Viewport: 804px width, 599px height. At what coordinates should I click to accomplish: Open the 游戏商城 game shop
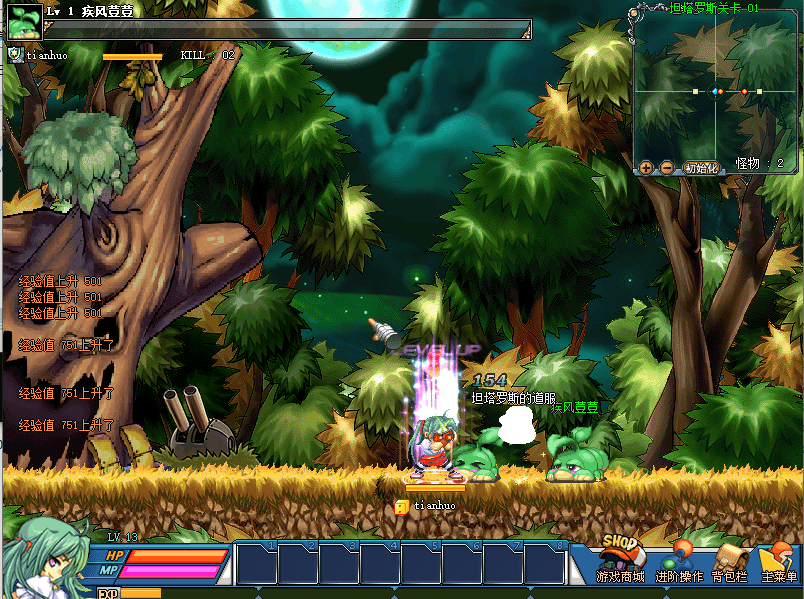pos(620,560)
